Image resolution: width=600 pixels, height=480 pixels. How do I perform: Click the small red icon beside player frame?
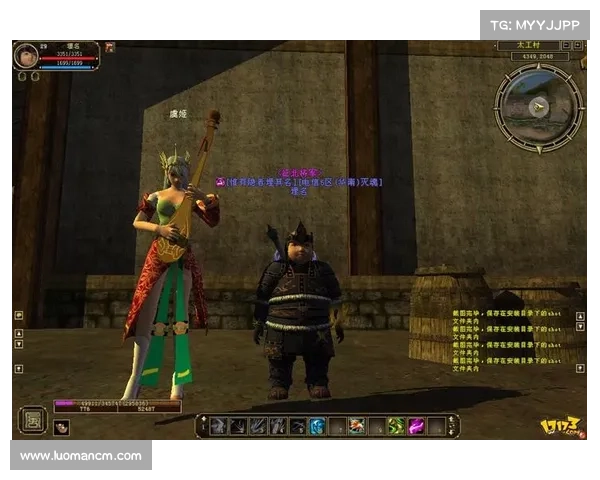click(109, 47)
